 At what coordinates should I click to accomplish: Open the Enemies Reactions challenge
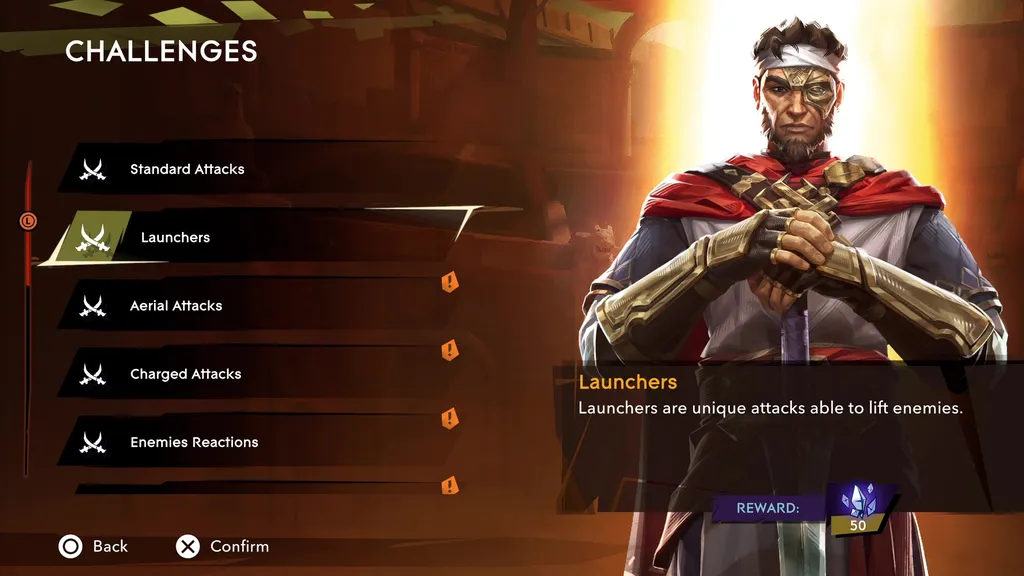click(x=194, y=442)
